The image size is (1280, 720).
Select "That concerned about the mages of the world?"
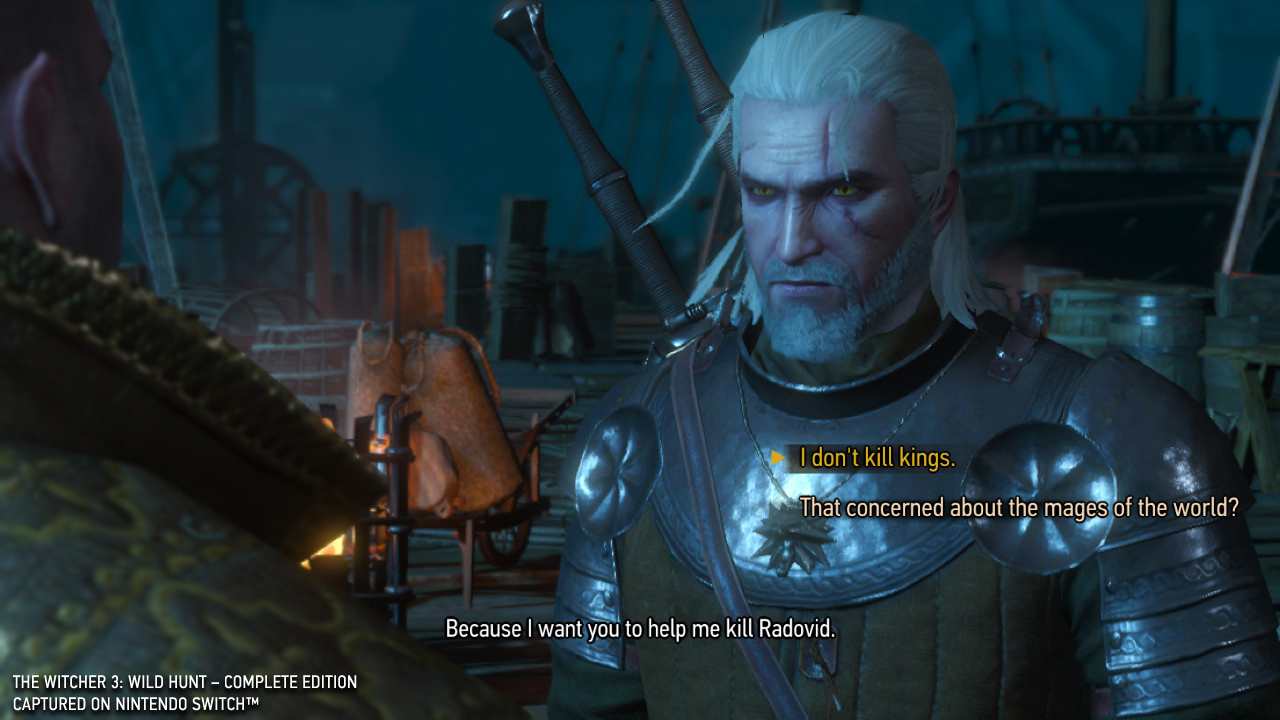pos(1019,508)
